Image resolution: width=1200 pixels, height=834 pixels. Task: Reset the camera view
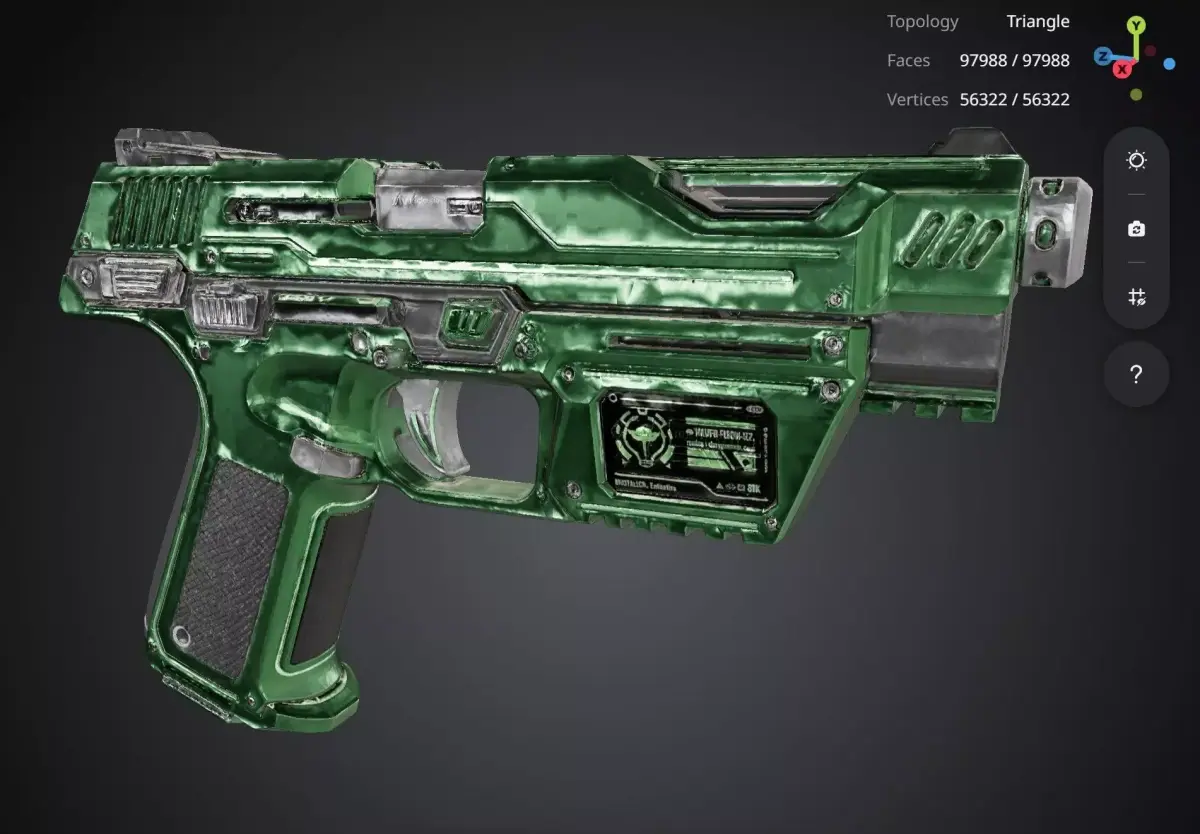pyautogui.click(x=1136, y=229)
